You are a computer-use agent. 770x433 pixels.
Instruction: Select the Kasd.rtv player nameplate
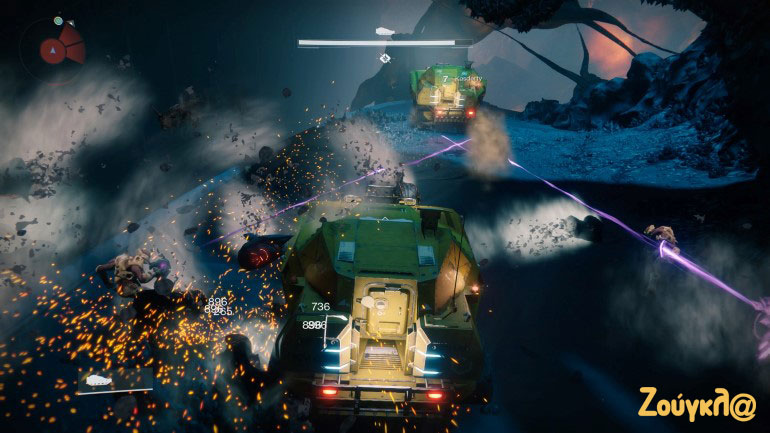[462, 78]
